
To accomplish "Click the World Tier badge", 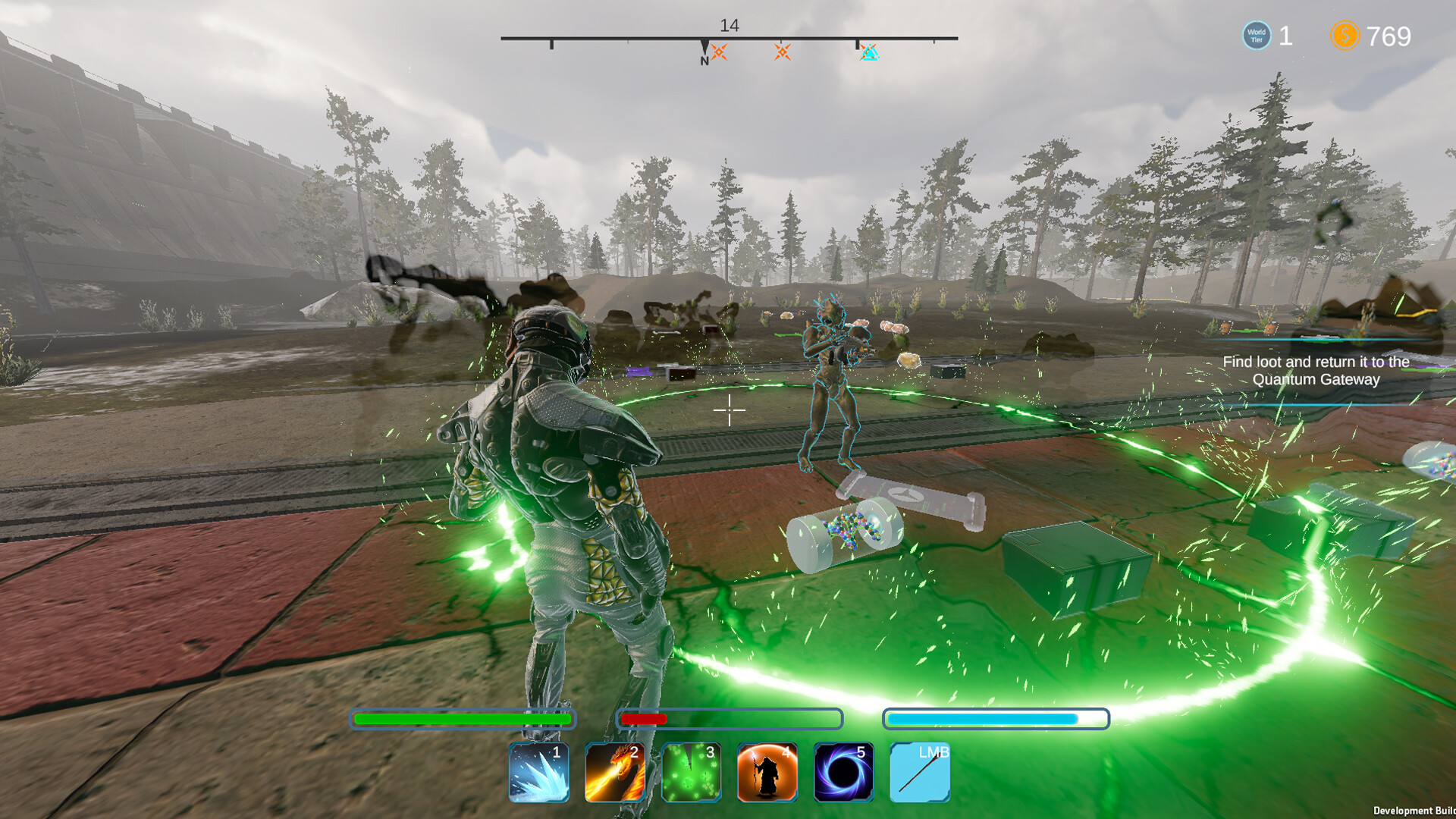I will [x=1256, y=35].
